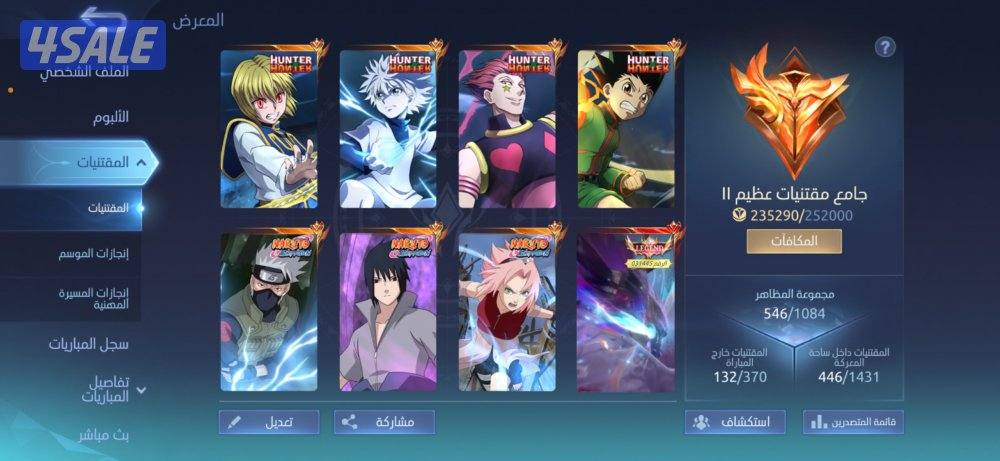1000x461 pixels.
Task: Choose the Sakura Naruto skin card
Action: 507,311
